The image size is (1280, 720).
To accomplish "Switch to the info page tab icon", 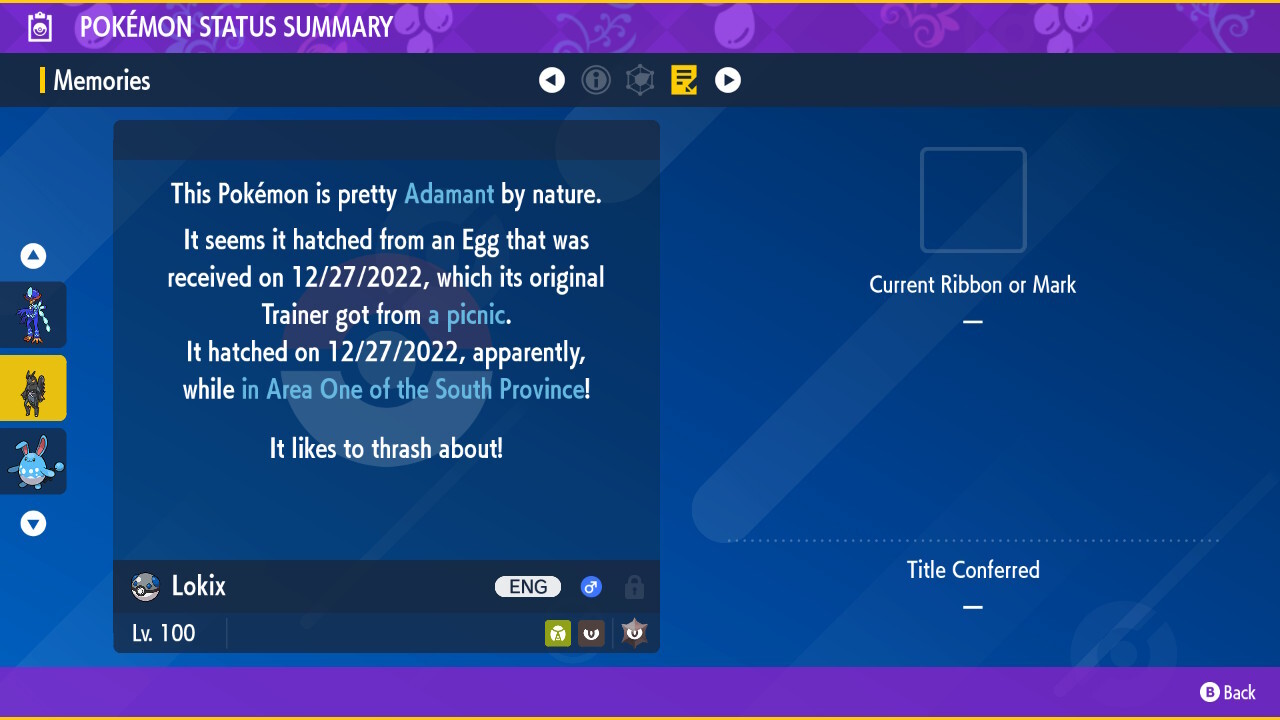I will coord(596,80).
